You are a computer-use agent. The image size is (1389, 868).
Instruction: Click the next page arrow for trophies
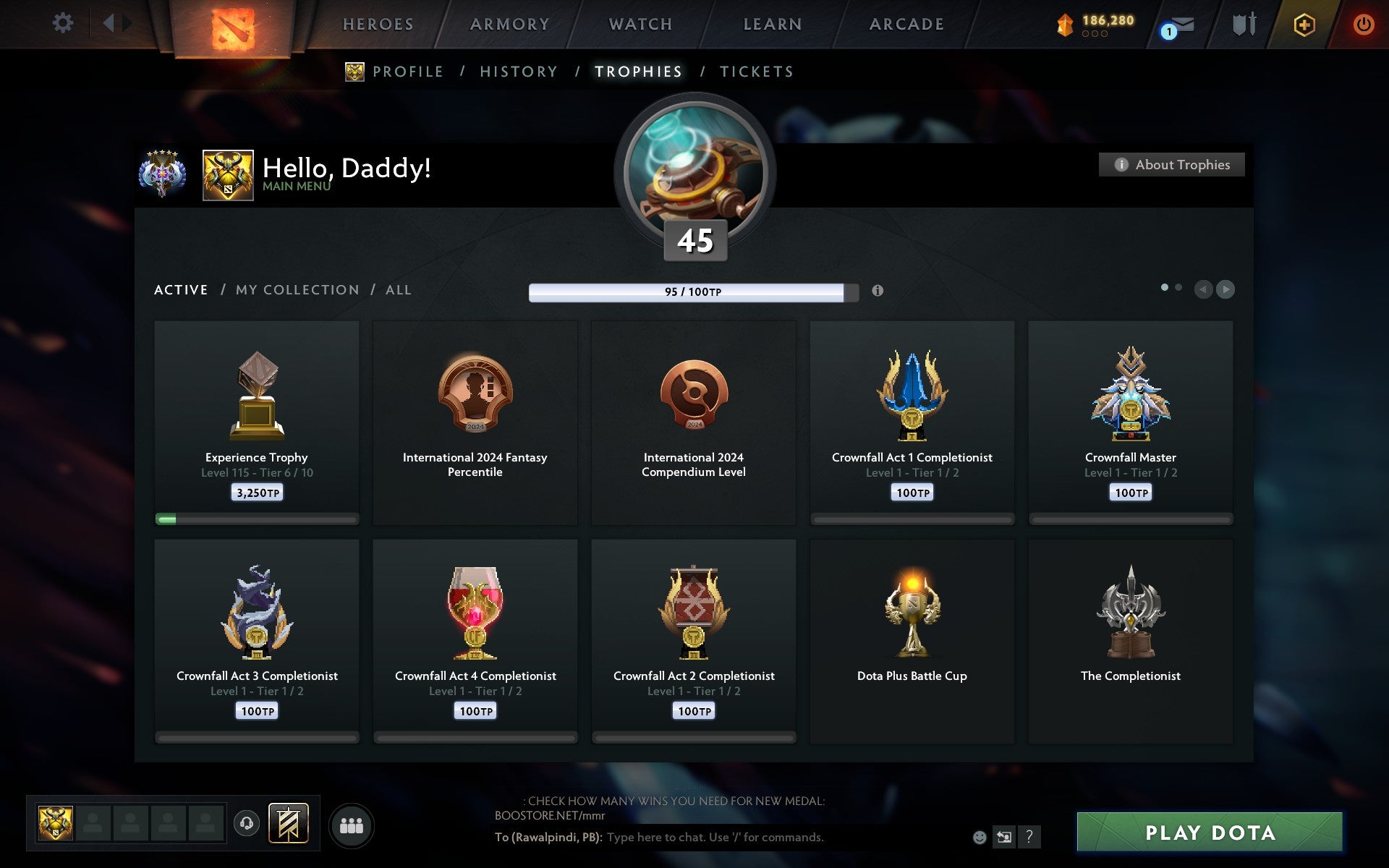[x=1226, y=289]
